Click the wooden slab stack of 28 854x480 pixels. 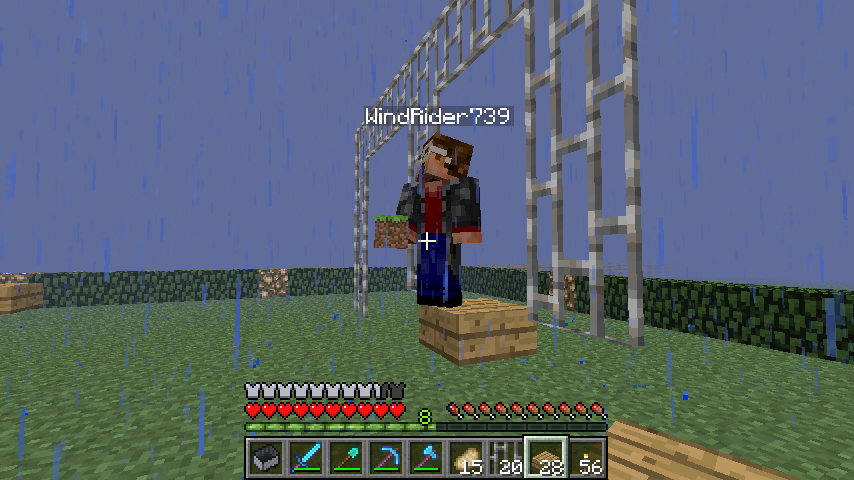click(x=546, y=458)
